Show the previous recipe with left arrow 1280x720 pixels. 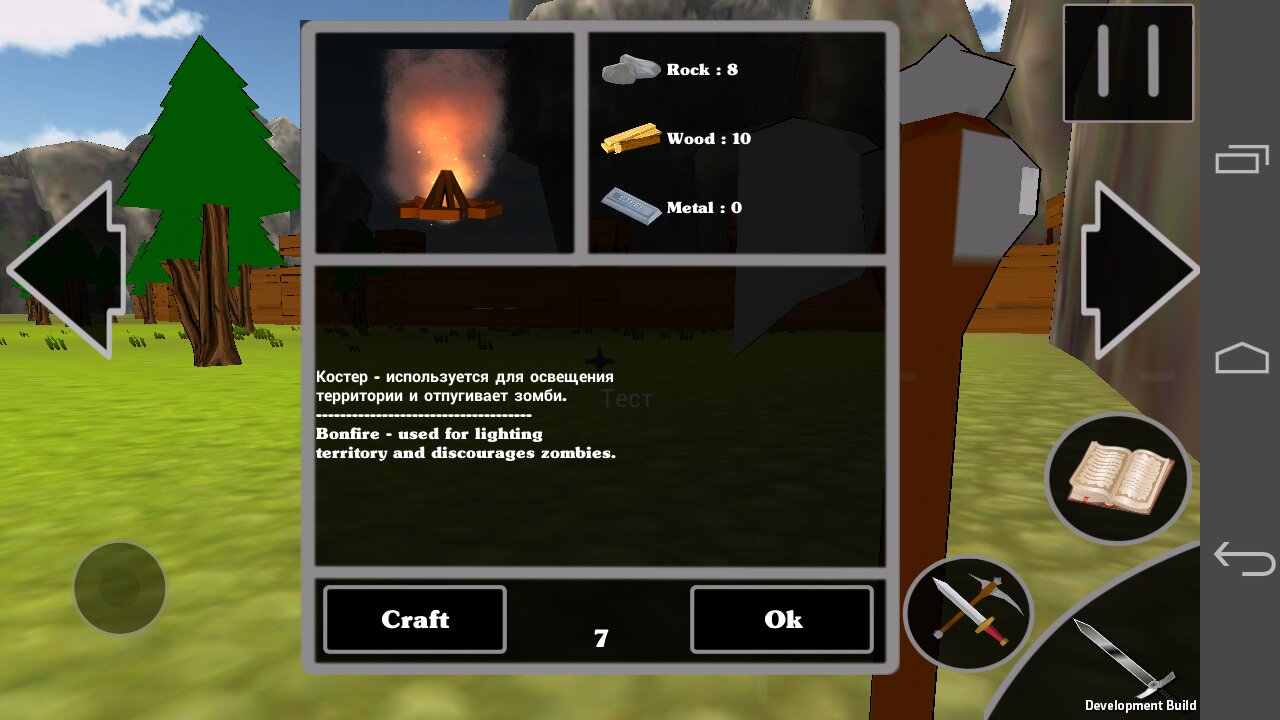(x=68, y=270)
